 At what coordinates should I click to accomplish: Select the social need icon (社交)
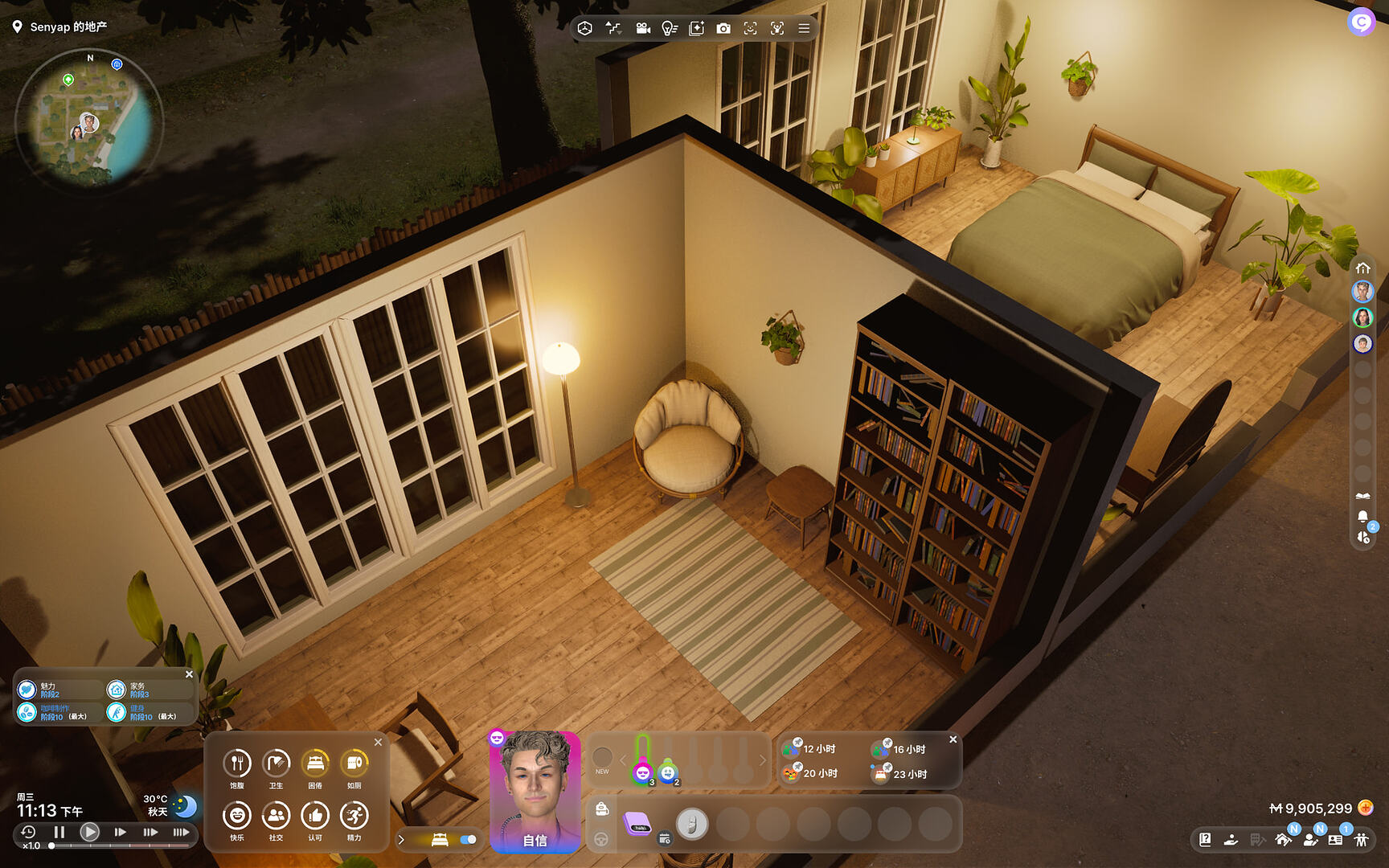tap(276, 816)
